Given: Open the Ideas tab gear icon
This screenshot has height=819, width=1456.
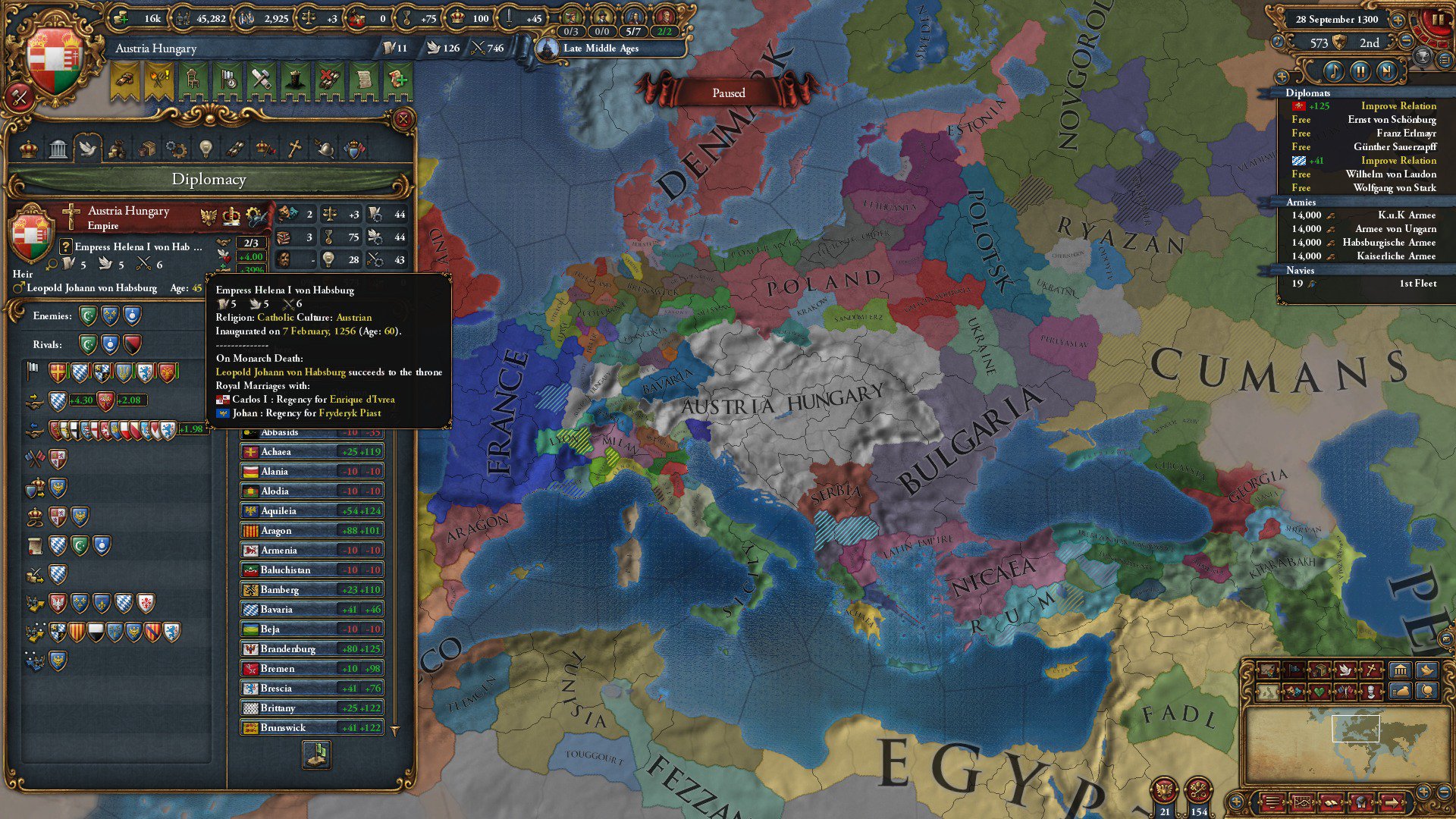Looking at the screenshot, I should [176, 148].
